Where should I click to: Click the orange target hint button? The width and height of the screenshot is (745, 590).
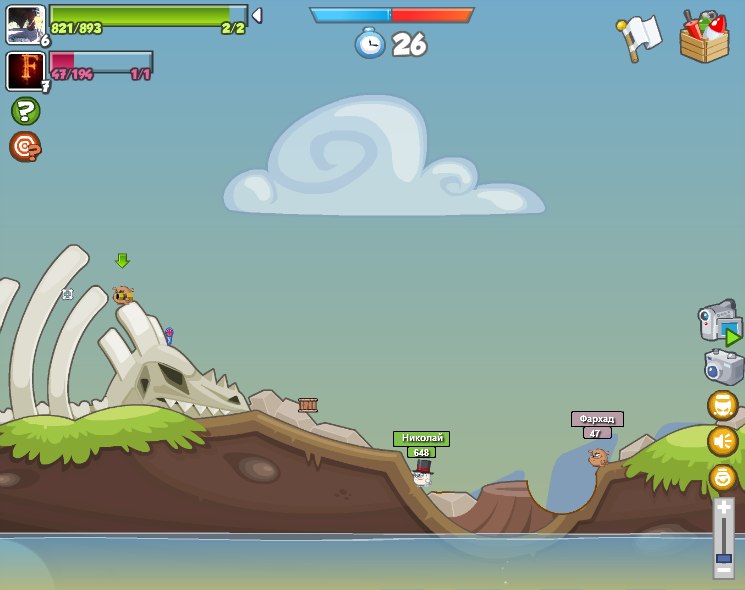click(25, 147)
